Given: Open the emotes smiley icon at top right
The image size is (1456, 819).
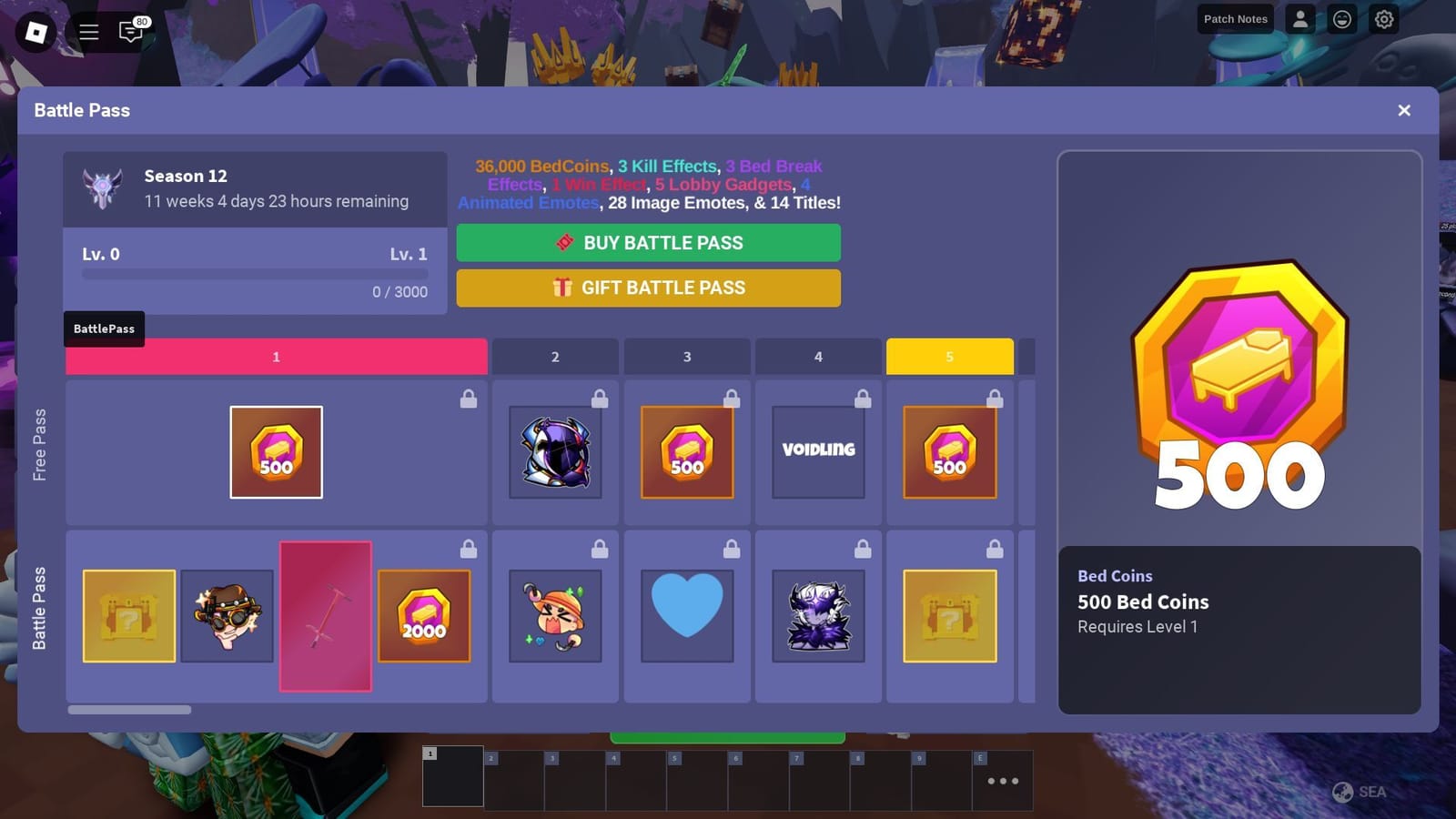Looking at the screenshot, I should click(x=1341, y=19).
